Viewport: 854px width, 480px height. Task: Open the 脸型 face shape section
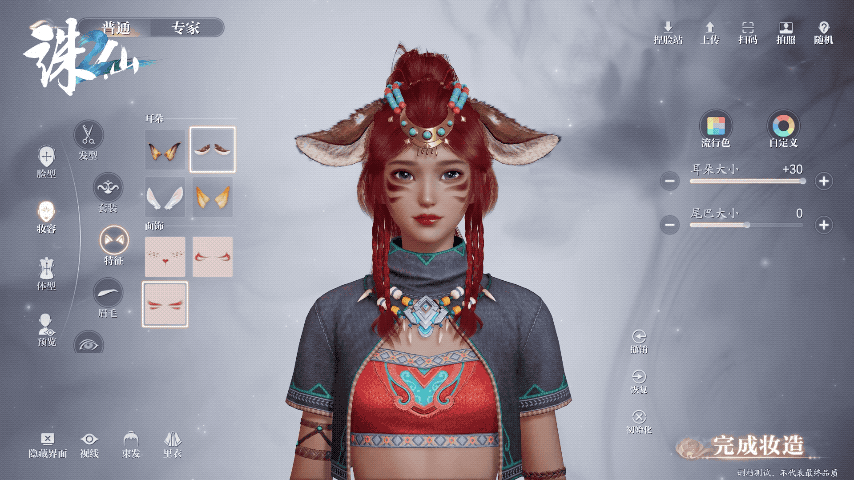[x=46, y=158]
